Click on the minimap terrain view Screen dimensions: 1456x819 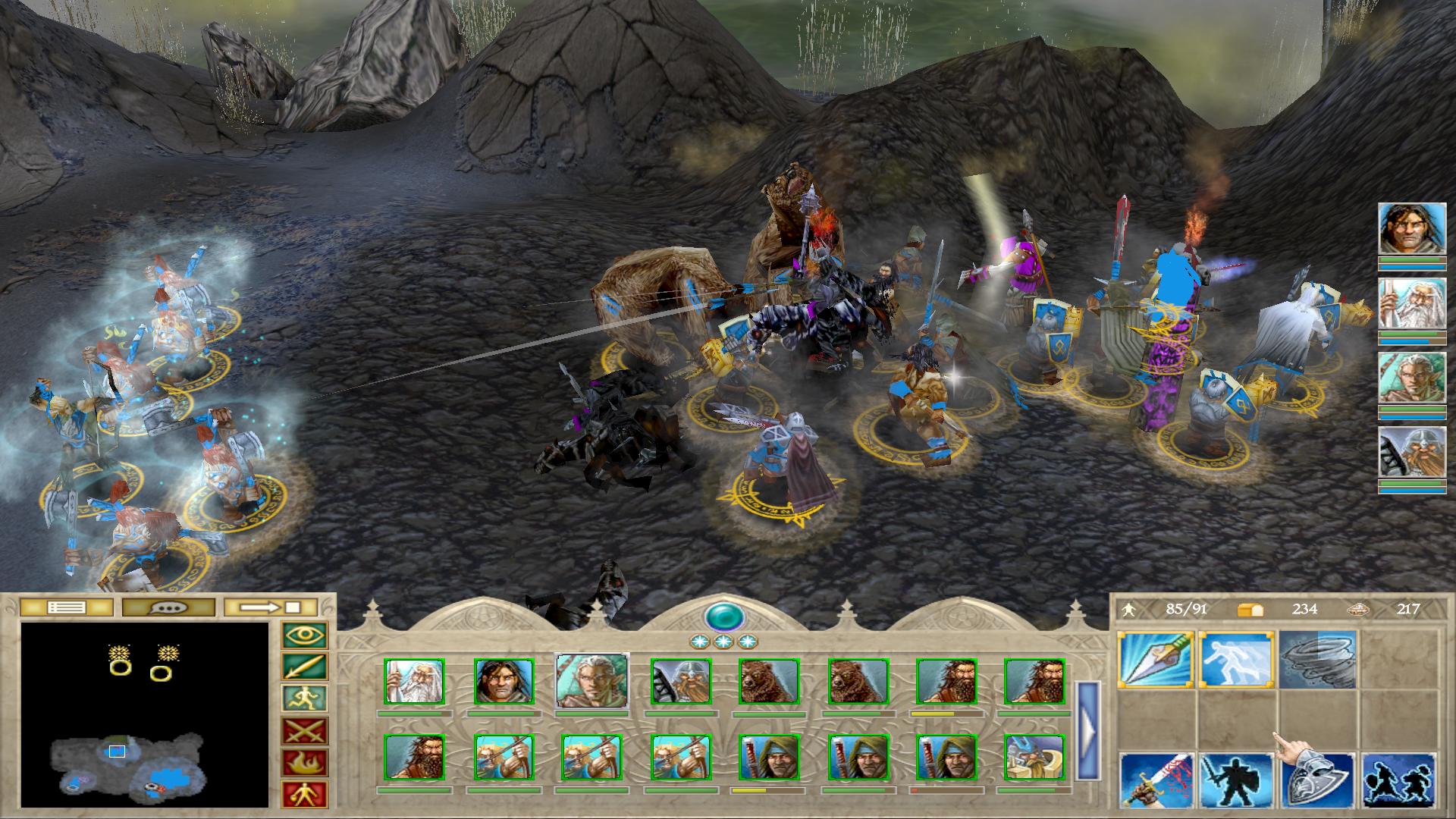144,714
